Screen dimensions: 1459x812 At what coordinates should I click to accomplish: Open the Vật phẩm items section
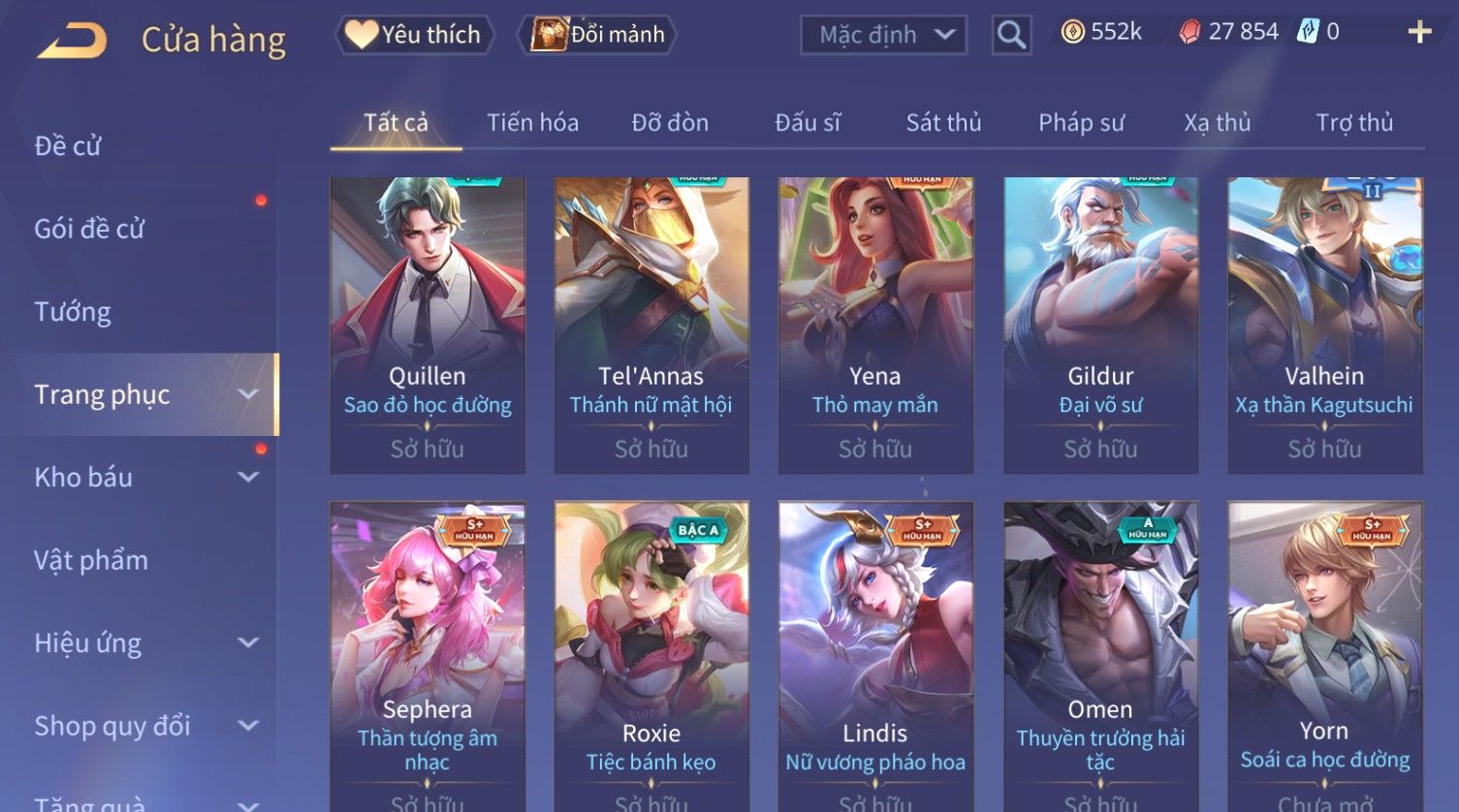coord(91,560)
